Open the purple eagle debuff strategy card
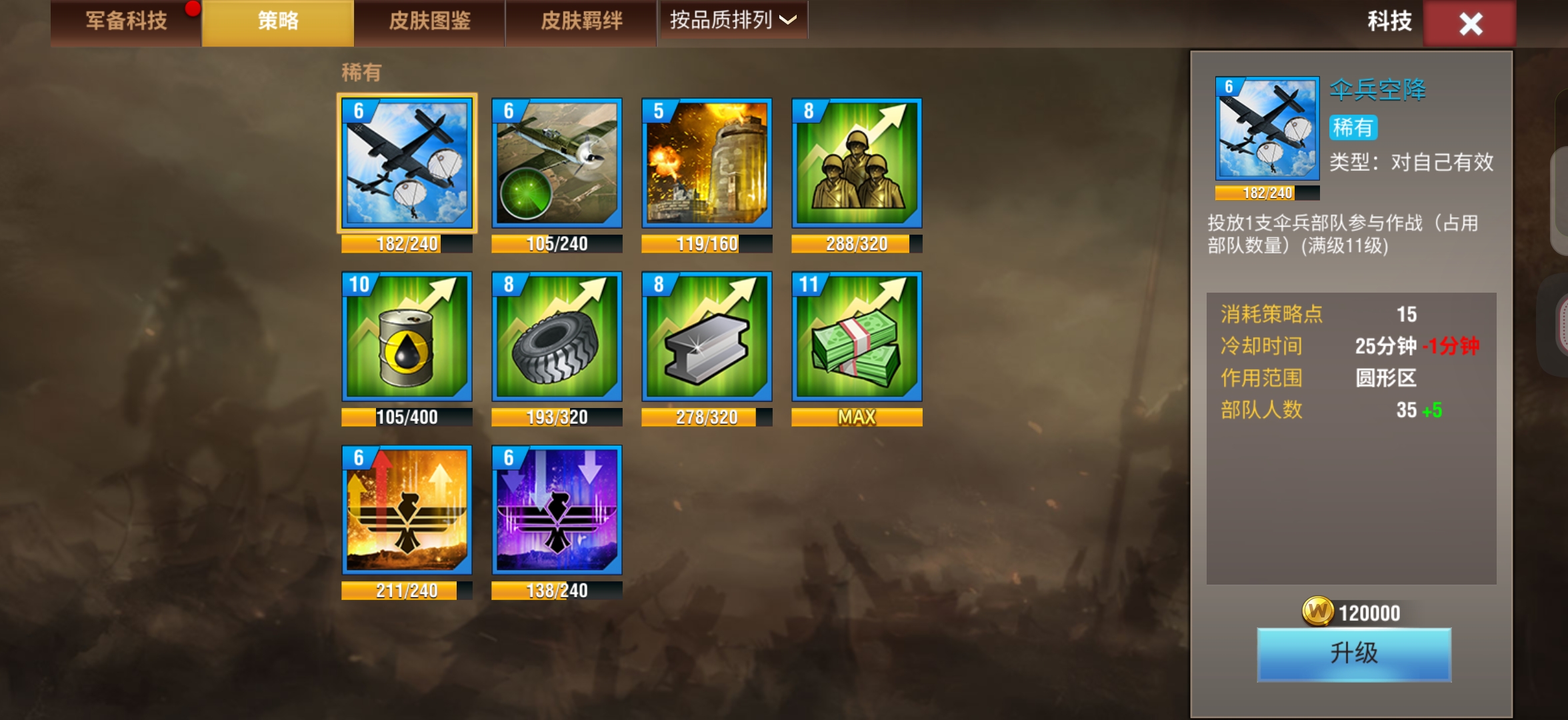1568x720 pixels. (557, 510)
